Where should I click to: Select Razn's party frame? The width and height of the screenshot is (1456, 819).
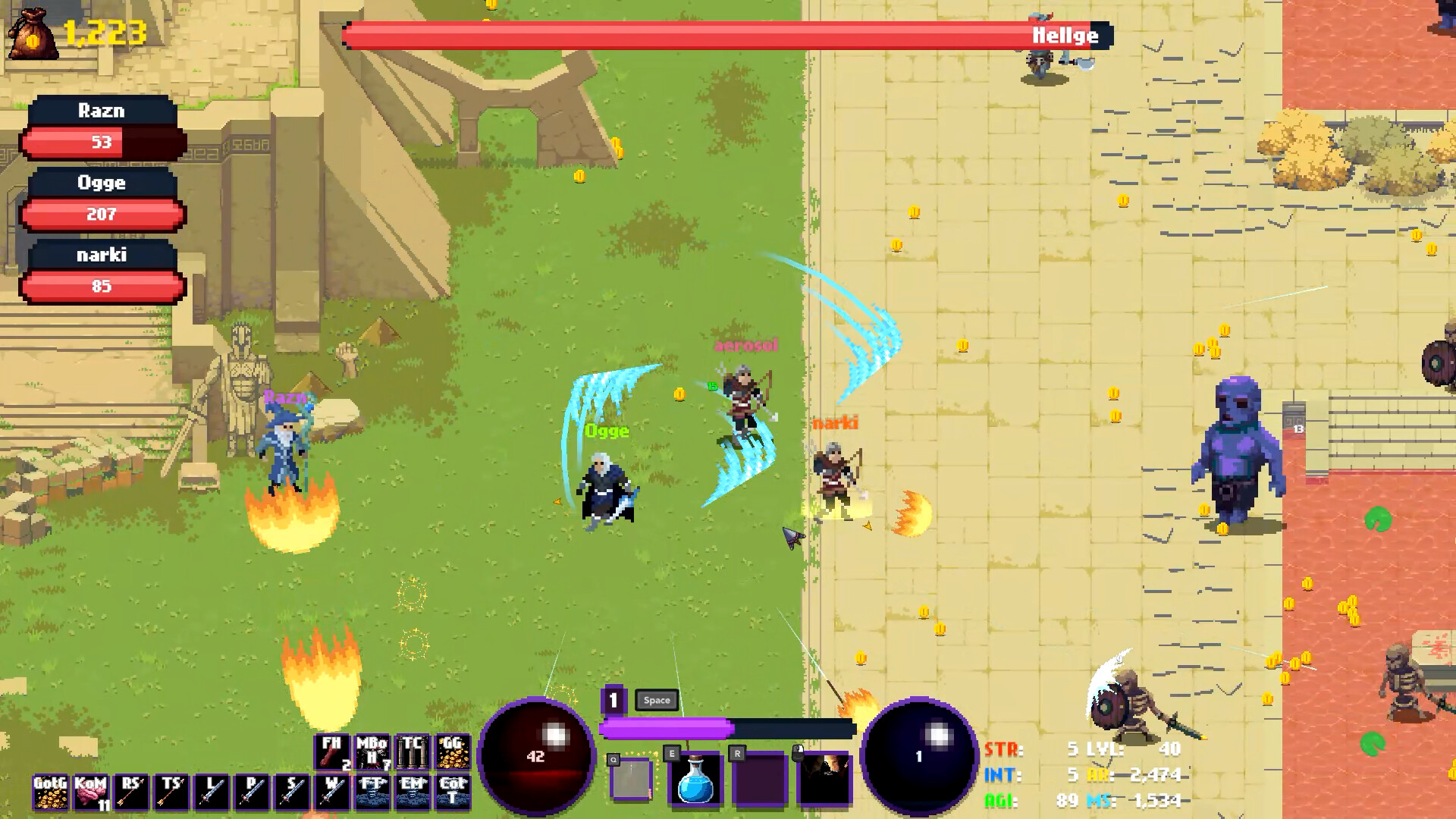coord(101,125)
